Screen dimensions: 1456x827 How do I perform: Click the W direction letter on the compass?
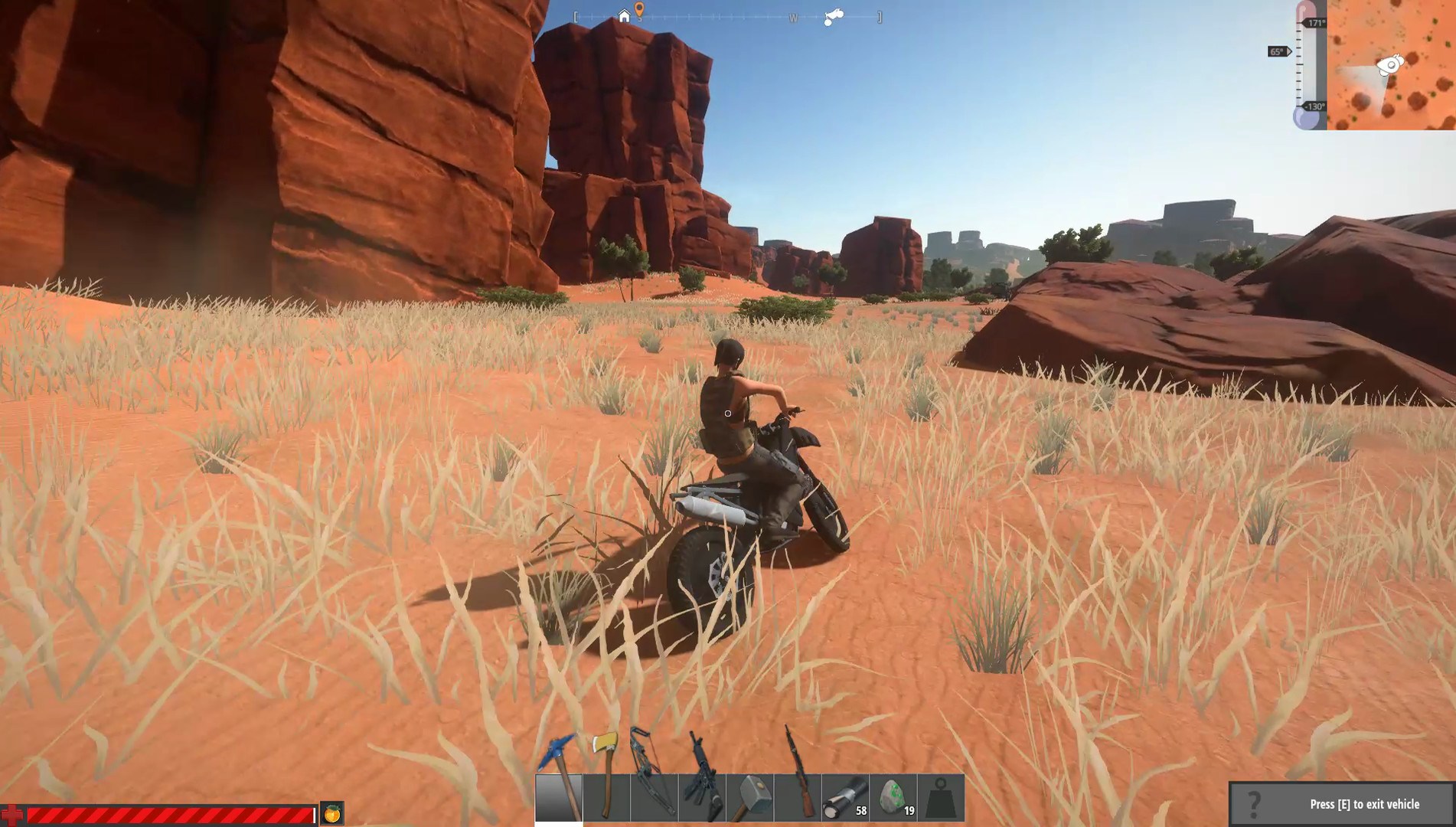click(793, 18)
